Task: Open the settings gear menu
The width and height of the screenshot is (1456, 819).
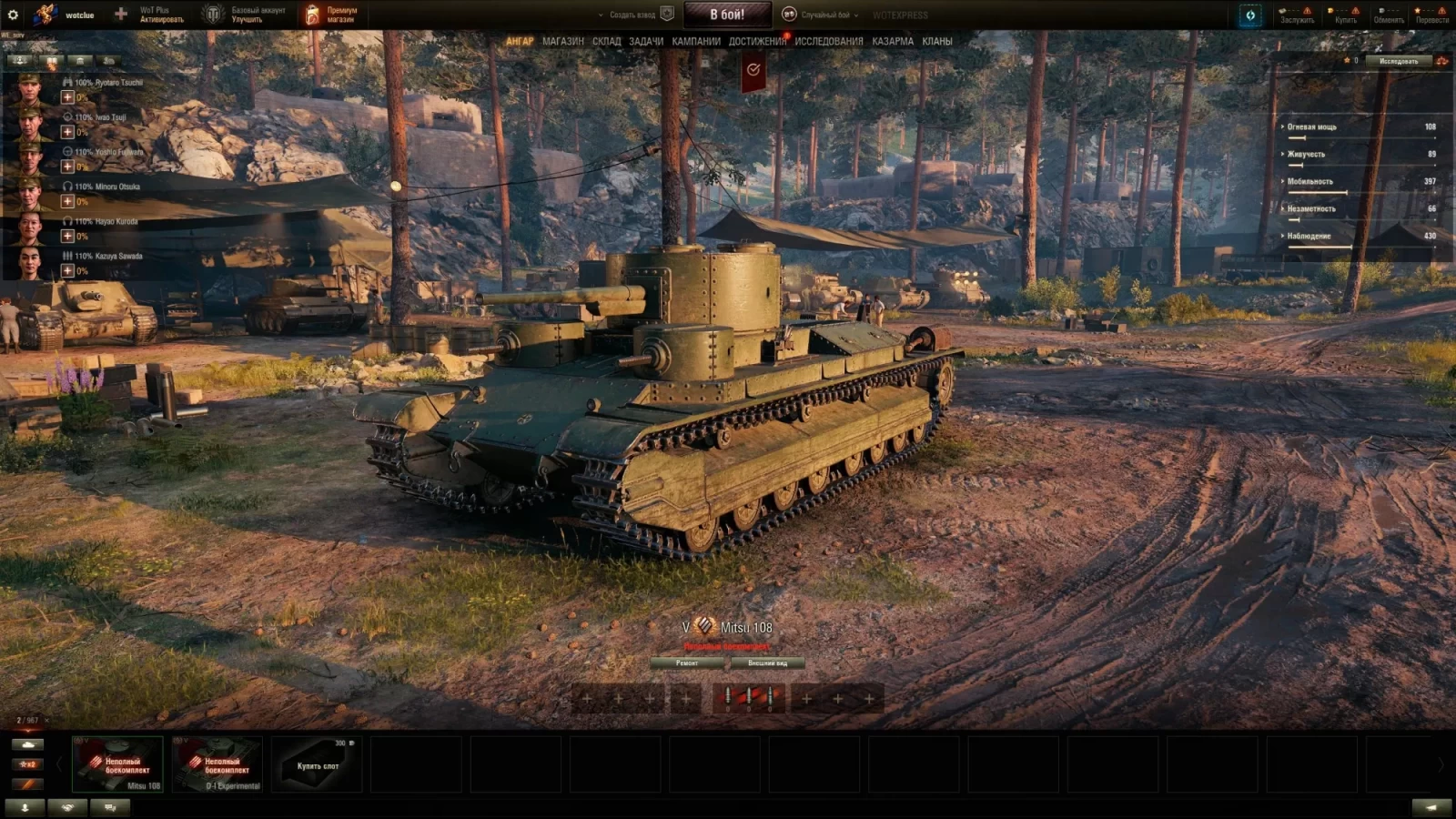Action: coord(13,15)
